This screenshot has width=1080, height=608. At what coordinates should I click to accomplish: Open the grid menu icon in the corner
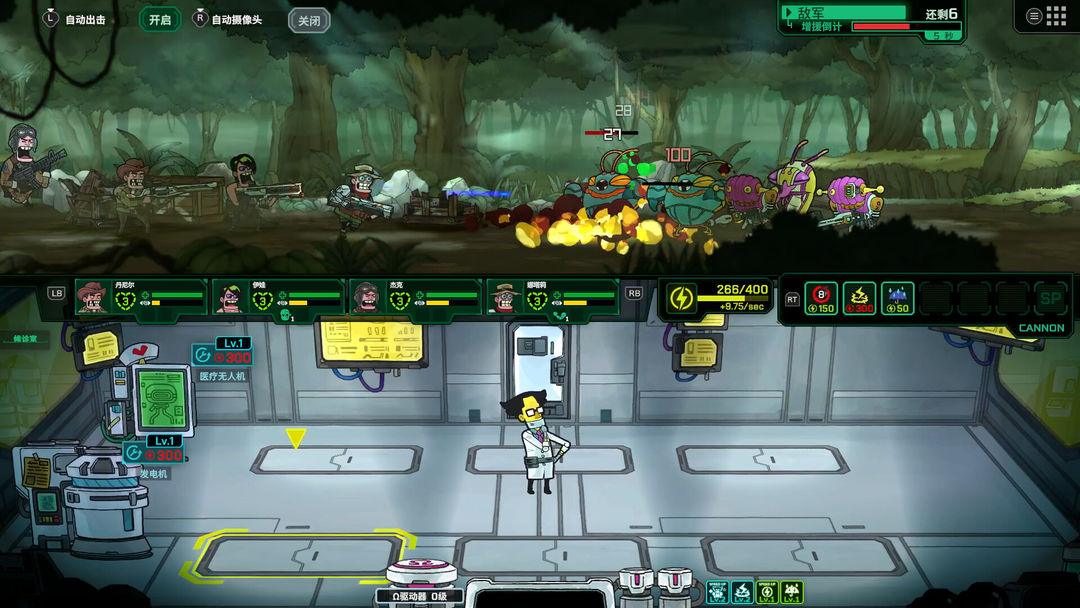[x=1047, y=16]
